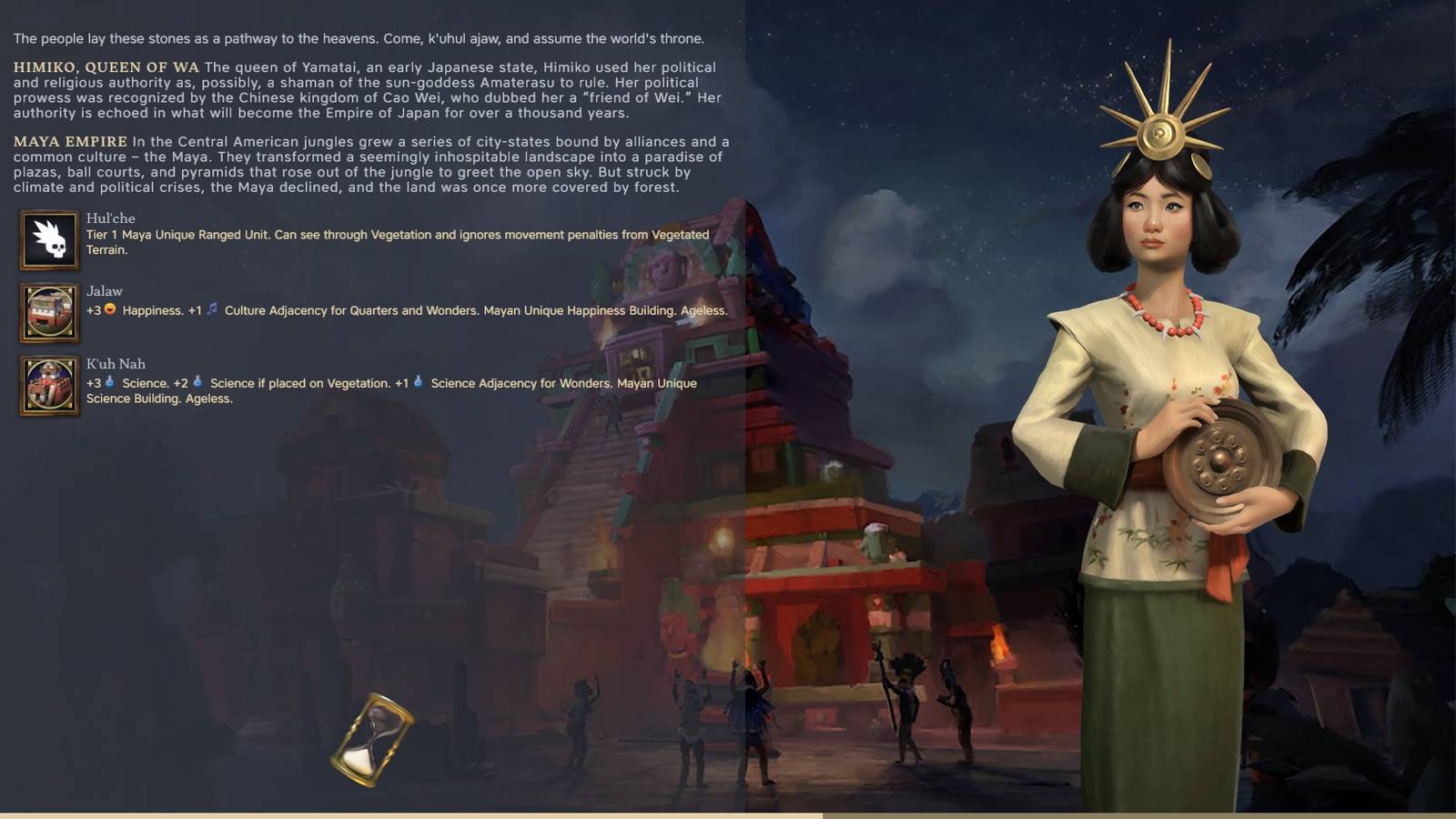This screenshot has height=819, width=1456.
Task: Select the HIMIKO, QUEEN OF WA heading
Action: click(x=103, y=66)
